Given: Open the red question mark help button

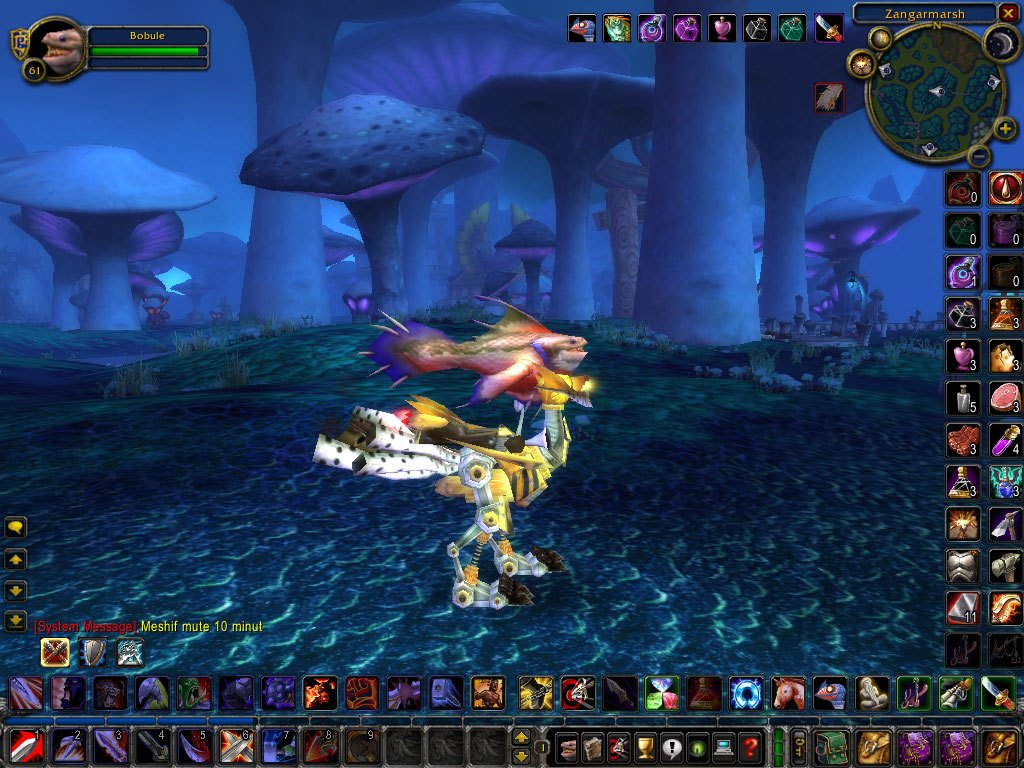Looking at the screenshot, I should click(750, 746).
